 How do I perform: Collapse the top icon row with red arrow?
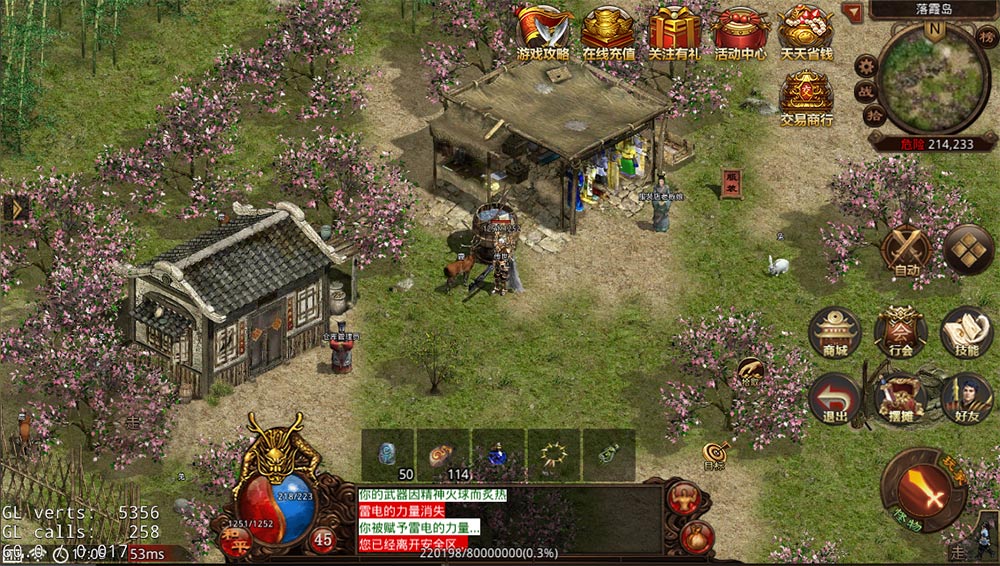851,12
